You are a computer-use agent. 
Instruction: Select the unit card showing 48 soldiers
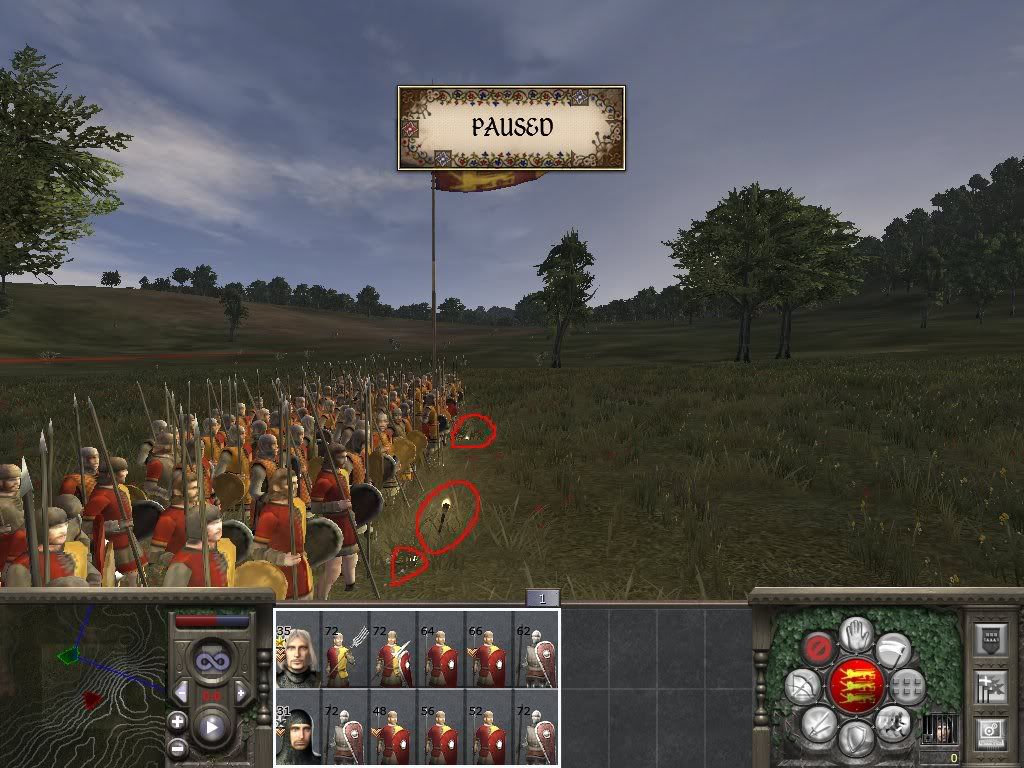pos(392,728)
